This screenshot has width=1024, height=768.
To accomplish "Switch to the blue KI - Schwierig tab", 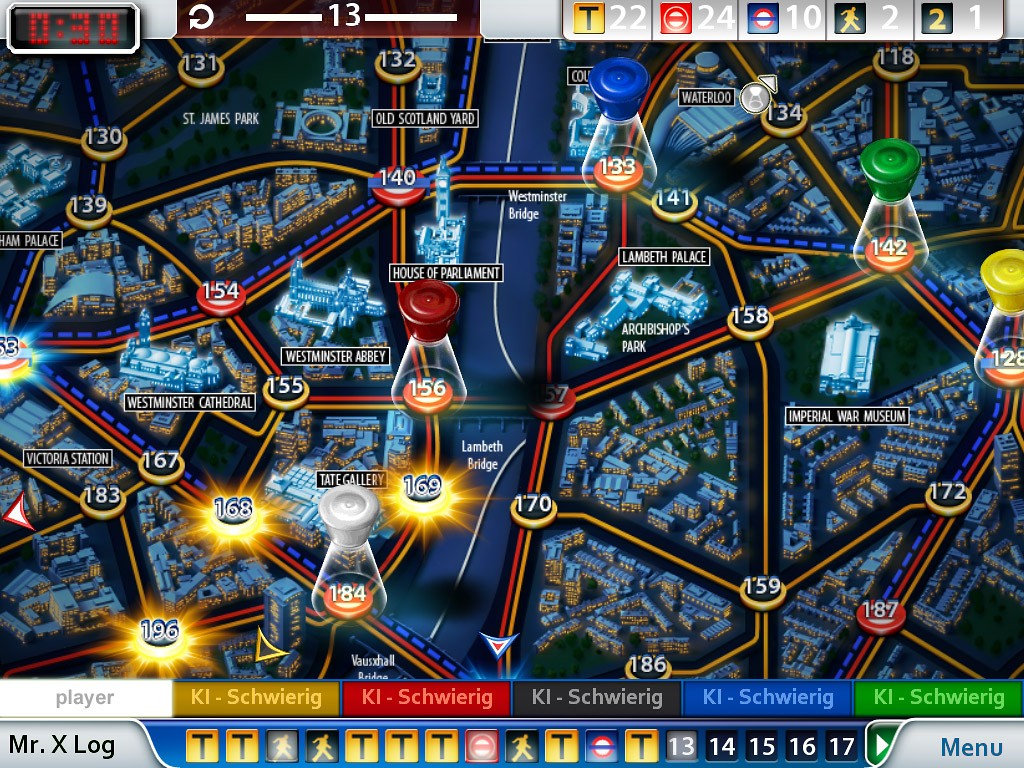I will (x=767, y=697).
